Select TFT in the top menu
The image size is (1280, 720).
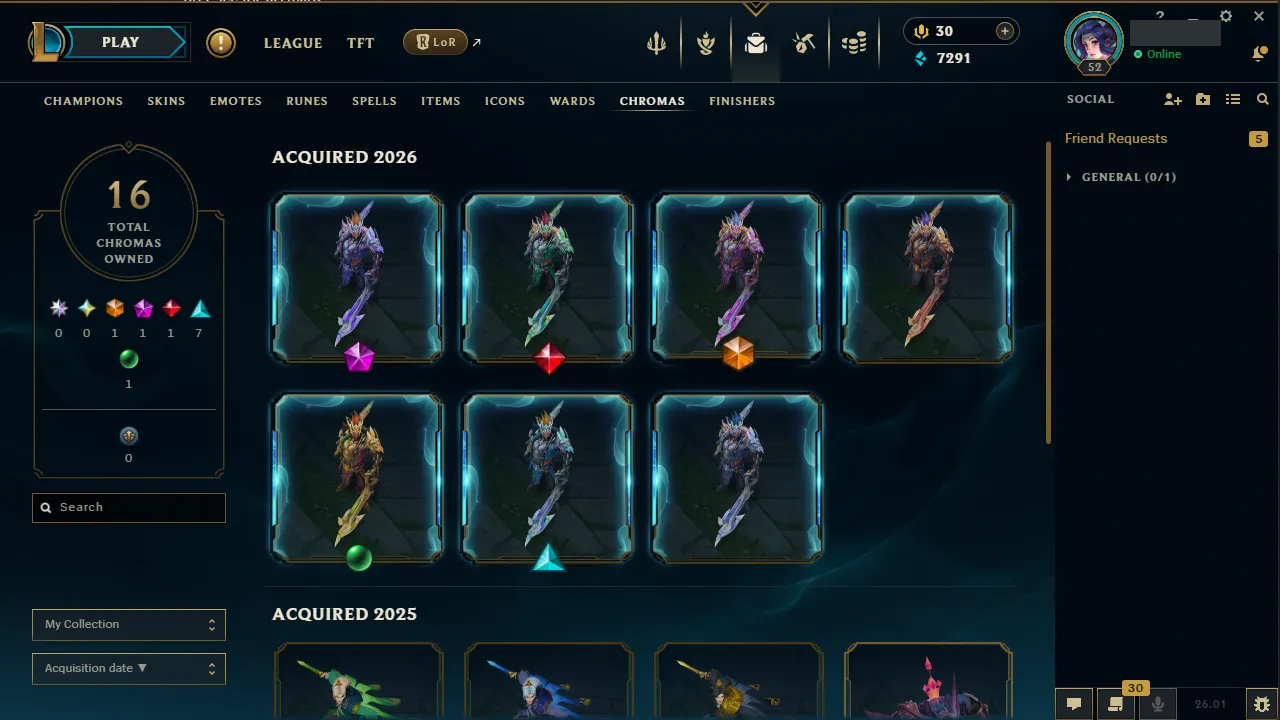click(360, 43)
